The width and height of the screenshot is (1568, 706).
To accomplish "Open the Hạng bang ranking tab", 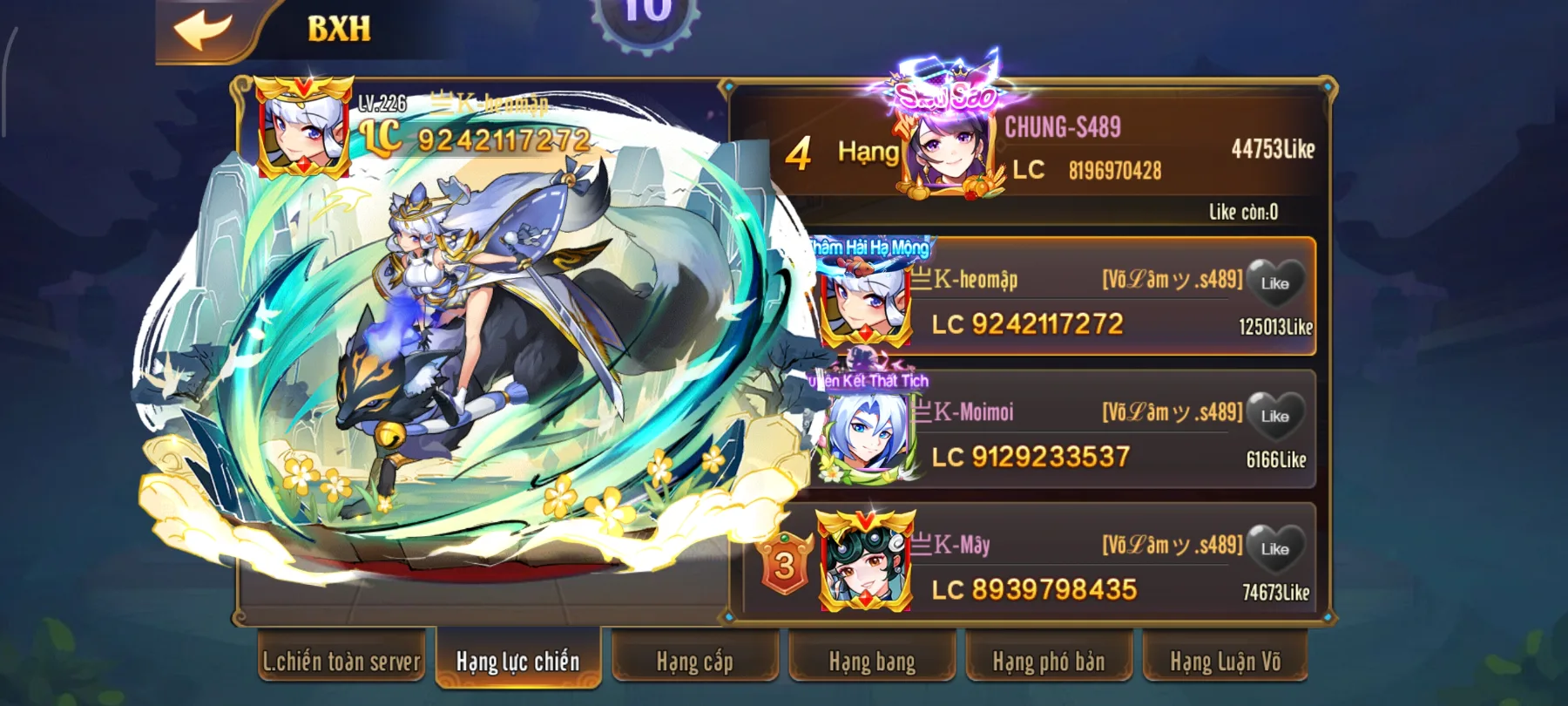I will [x=870, y=662].
